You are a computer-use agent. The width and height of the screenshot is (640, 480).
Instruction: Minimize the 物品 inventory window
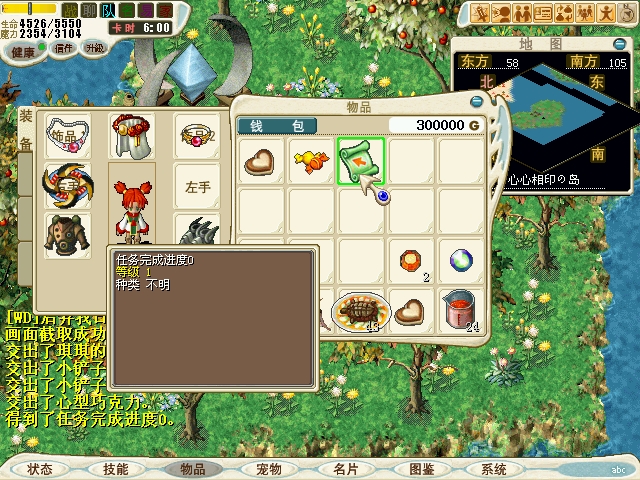tap(477, 101)
